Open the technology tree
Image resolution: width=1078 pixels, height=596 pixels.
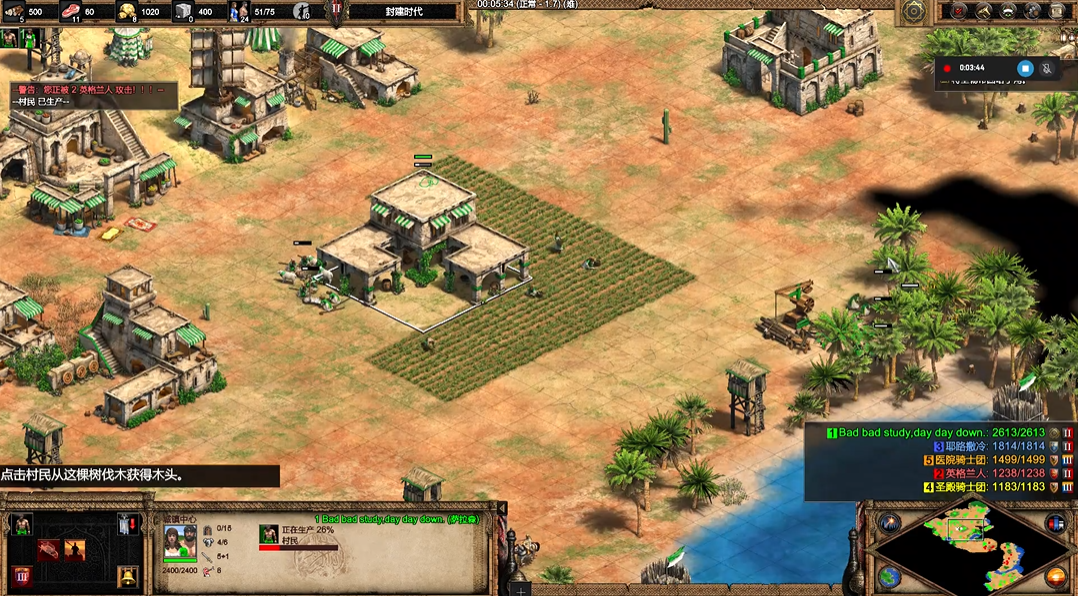[1034, 11]
